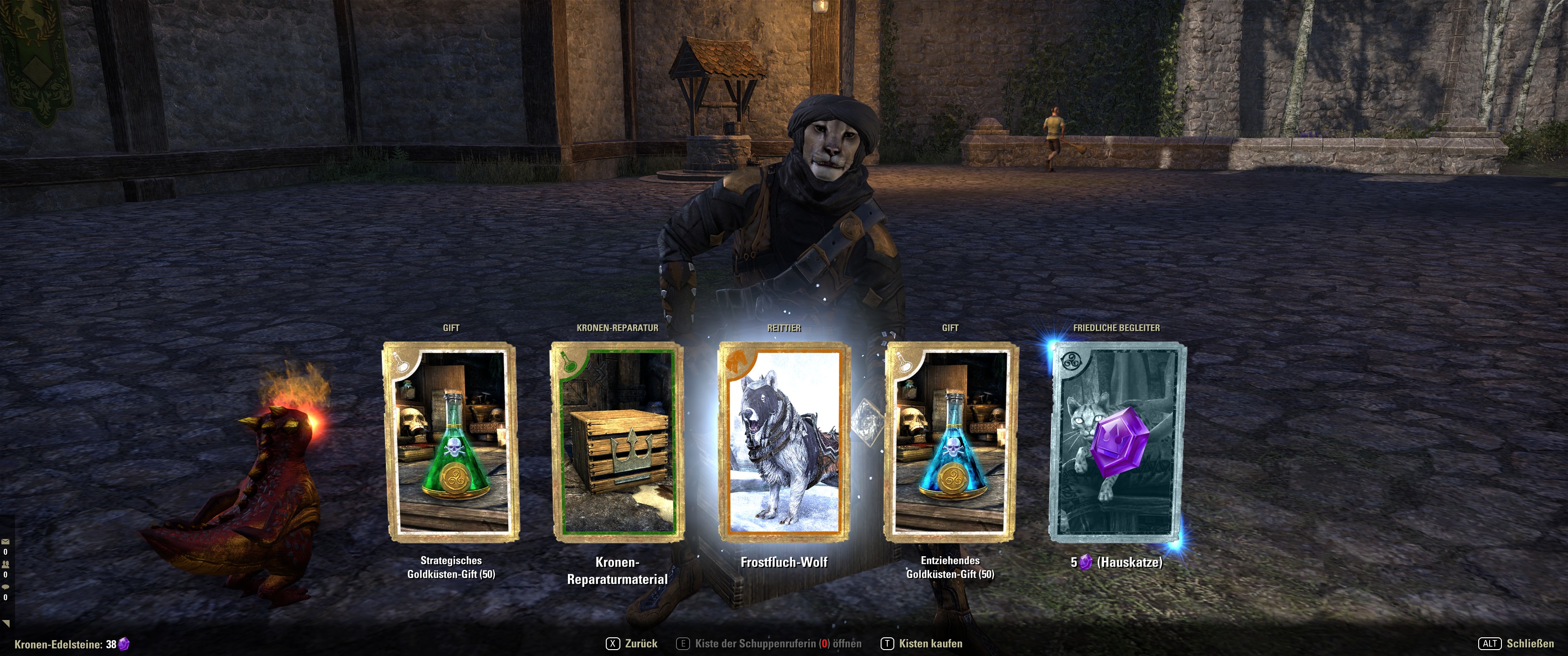Open the chat bubble icon in the sidebar
The height and width of the screenshot is (656, 1568).
(5, 587)
